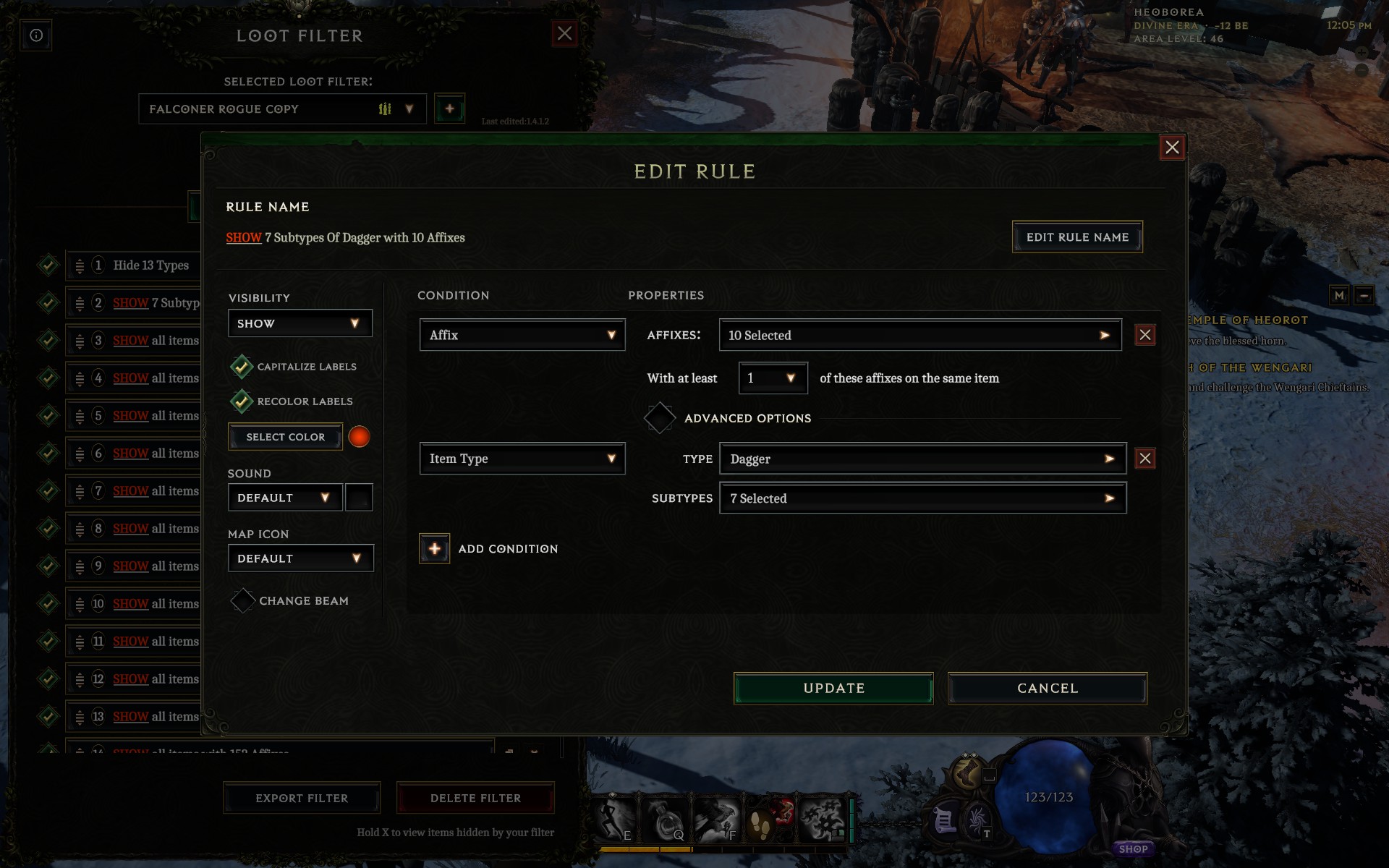Viewport: 1389px width, 868px height.
Task: Remove the Item Type condition
Action: pos(1144,459)
